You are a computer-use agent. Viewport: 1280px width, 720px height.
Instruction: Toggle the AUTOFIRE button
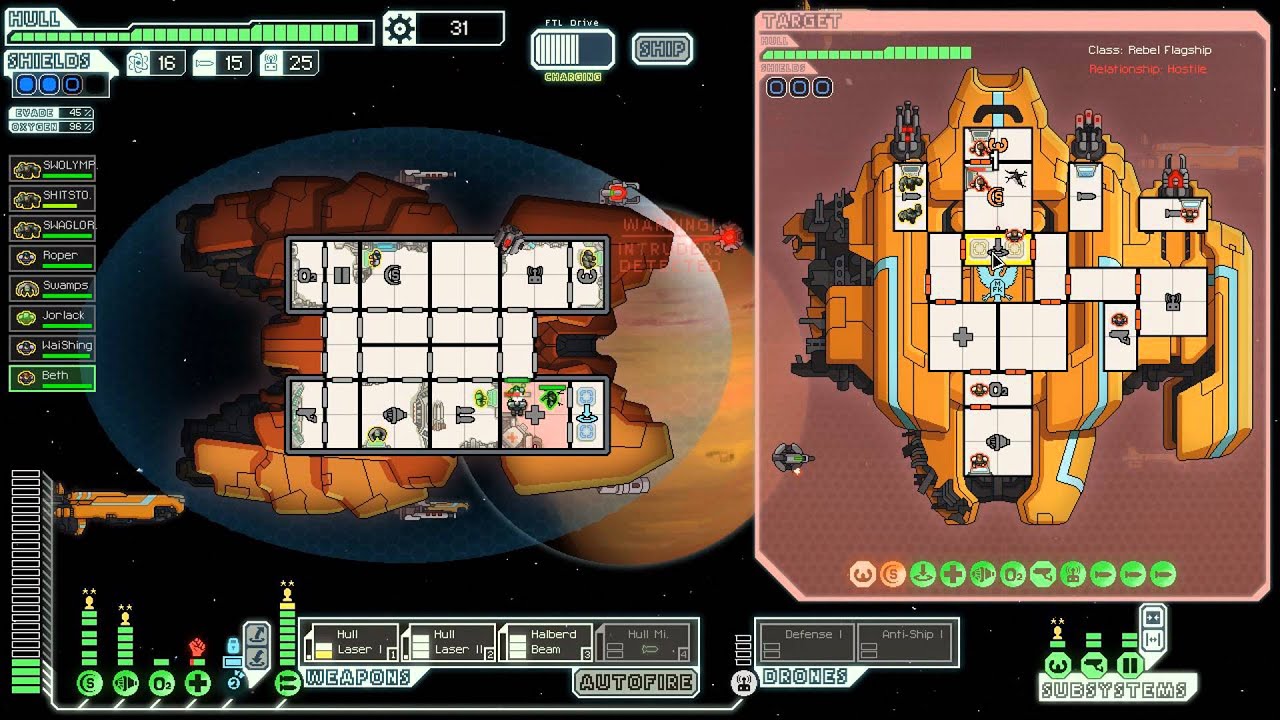click(x=636, y=684)
